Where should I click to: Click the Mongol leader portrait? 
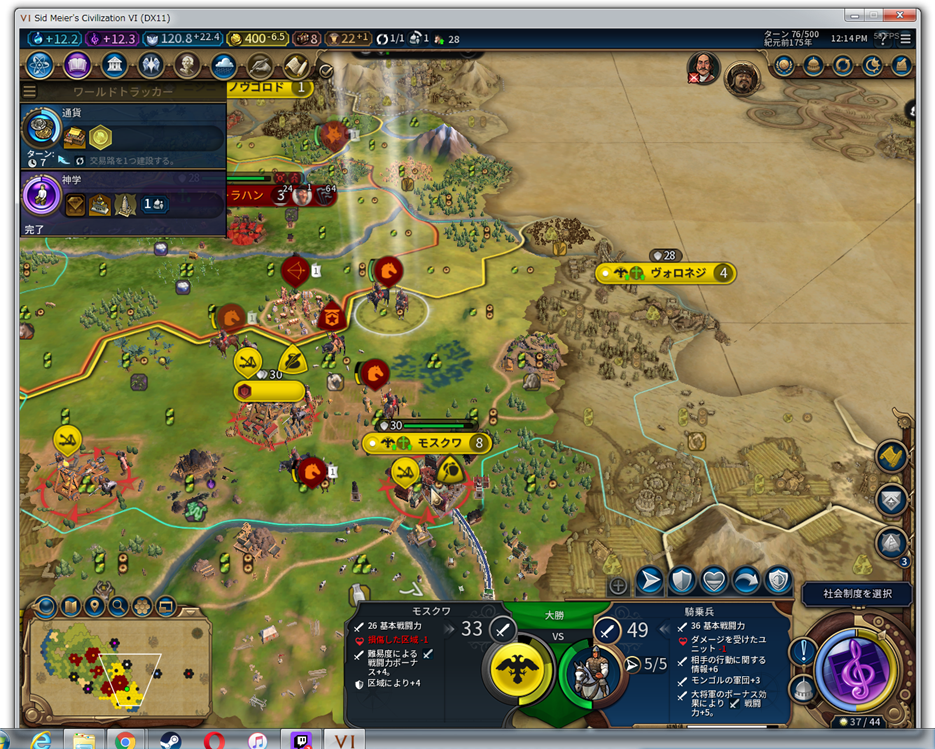742,77
